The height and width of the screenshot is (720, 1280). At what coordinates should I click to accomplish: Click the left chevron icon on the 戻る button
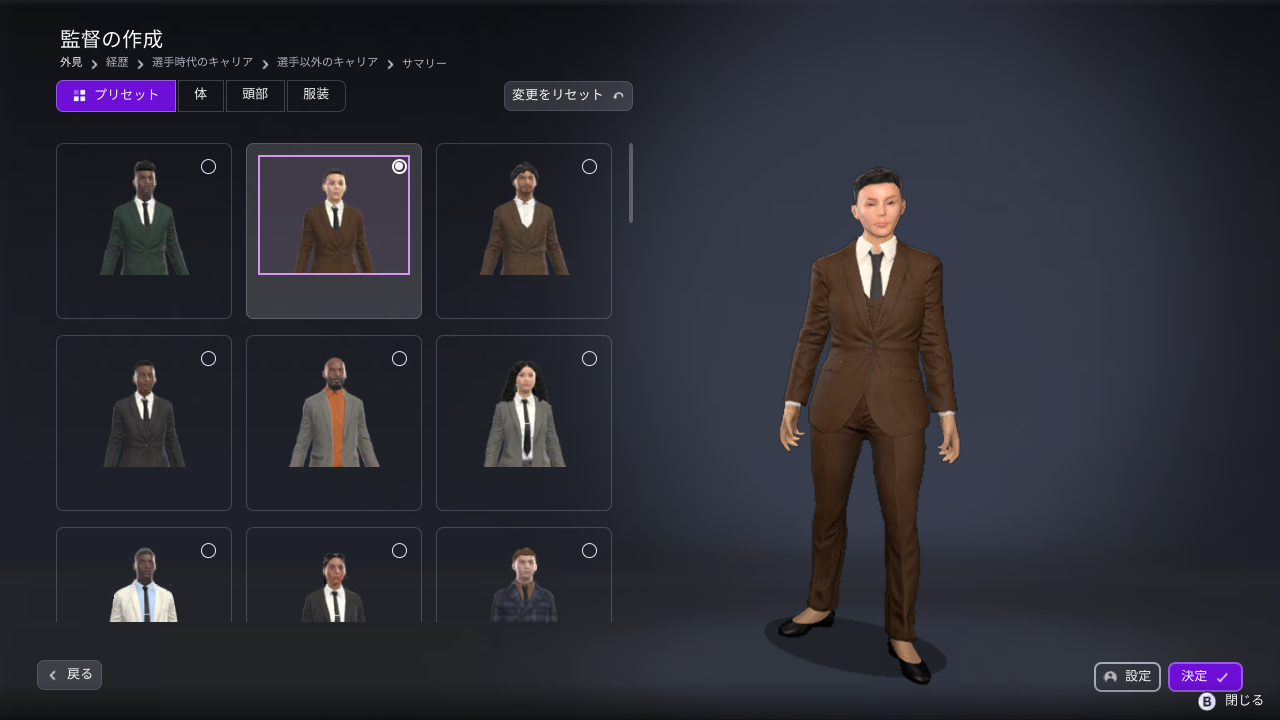coord(52,675)
